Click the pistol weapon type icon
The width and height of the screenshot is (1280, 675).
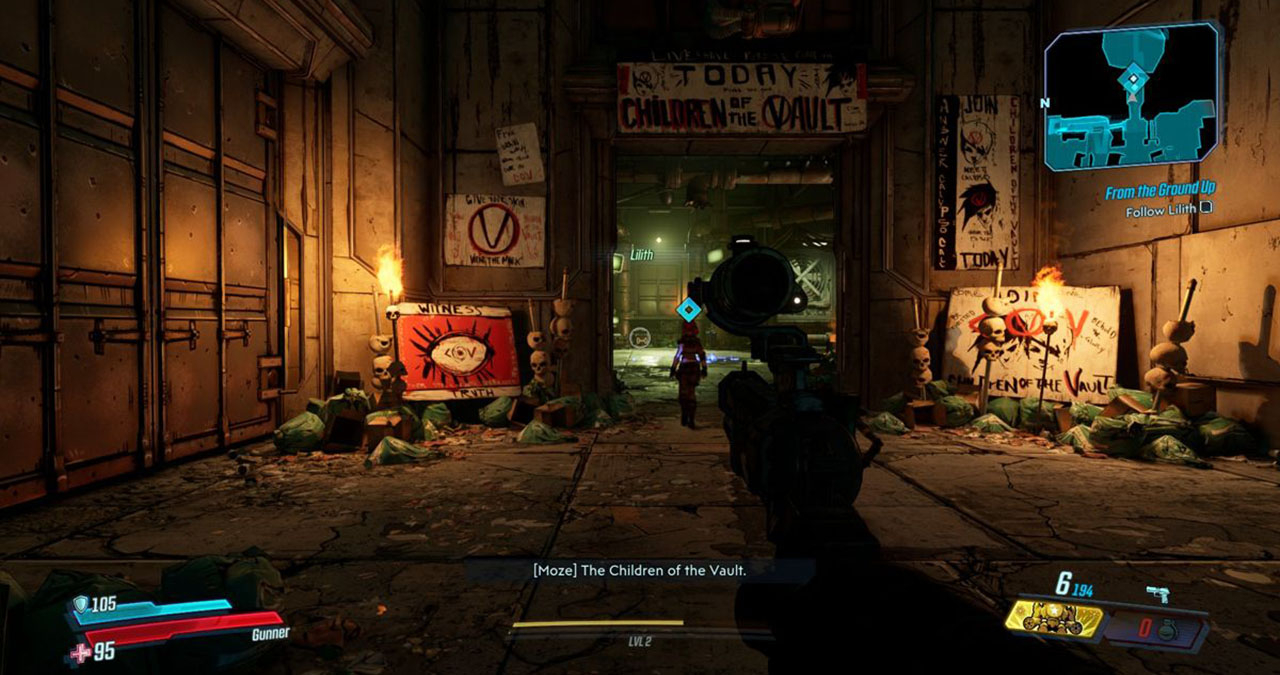[1159, 595]
